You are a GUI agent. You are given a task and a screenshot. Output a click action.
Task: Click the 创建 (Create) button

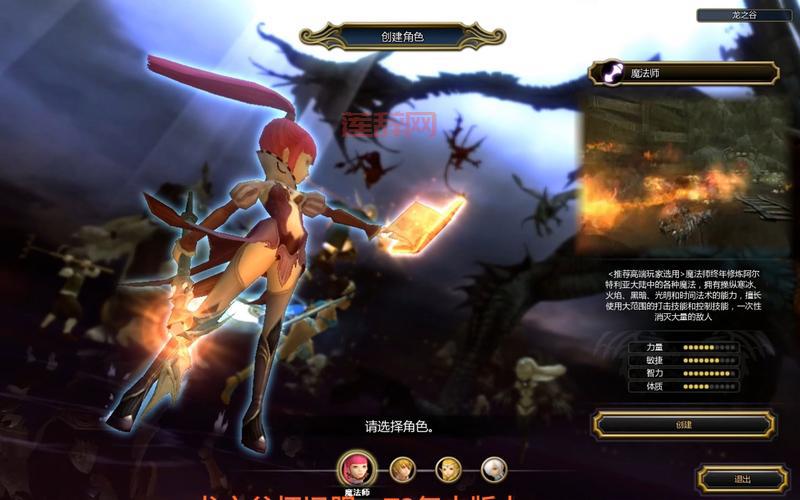(x=683, y=425)
